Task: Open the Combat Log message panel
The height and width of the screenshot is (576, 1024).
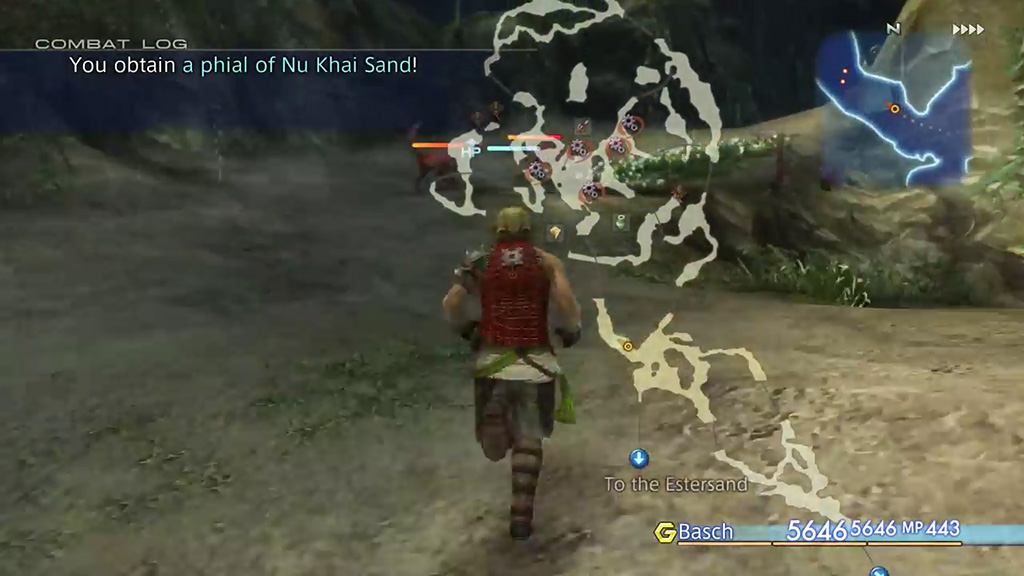Action: click(x=242, y=65)
